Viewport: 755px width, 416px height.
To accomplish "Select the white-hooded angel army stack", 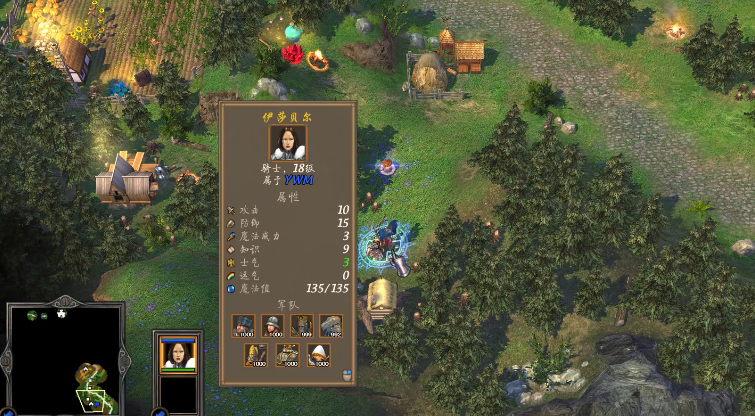I will click(x=318, y=355).
